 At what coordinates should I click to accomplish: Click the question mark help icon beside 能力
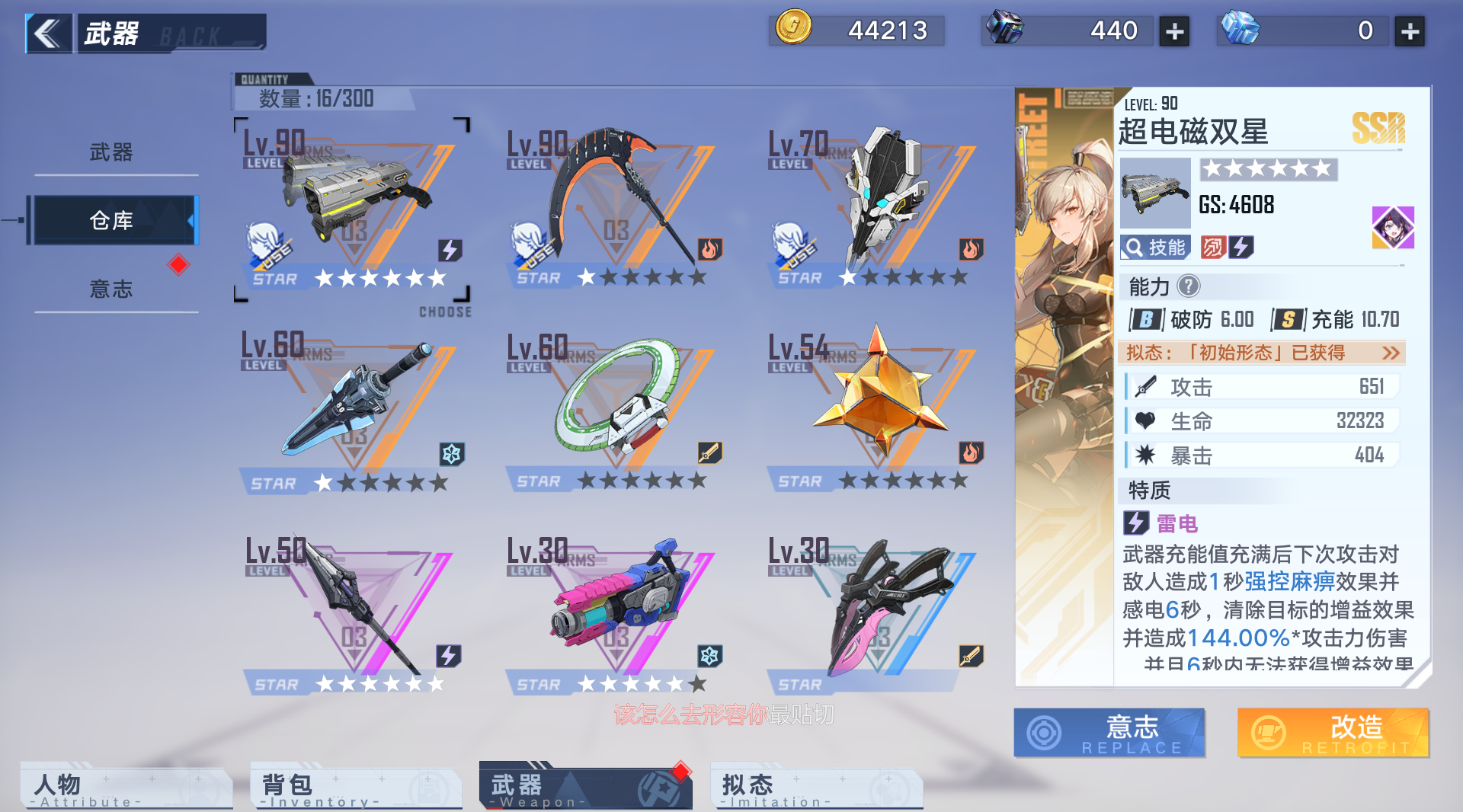click(1189, 287)
